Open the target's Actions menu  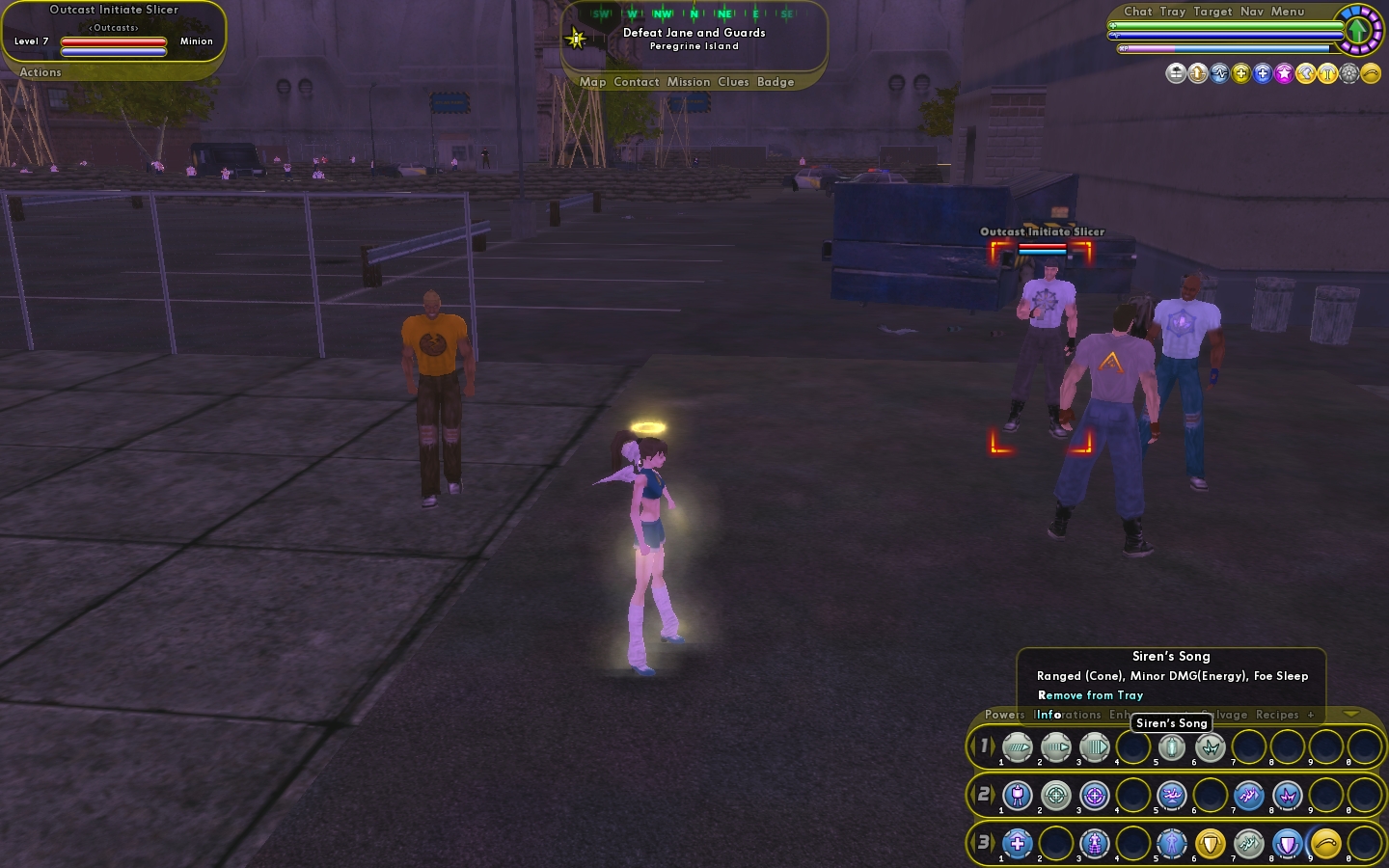click(x=41, y=72)
